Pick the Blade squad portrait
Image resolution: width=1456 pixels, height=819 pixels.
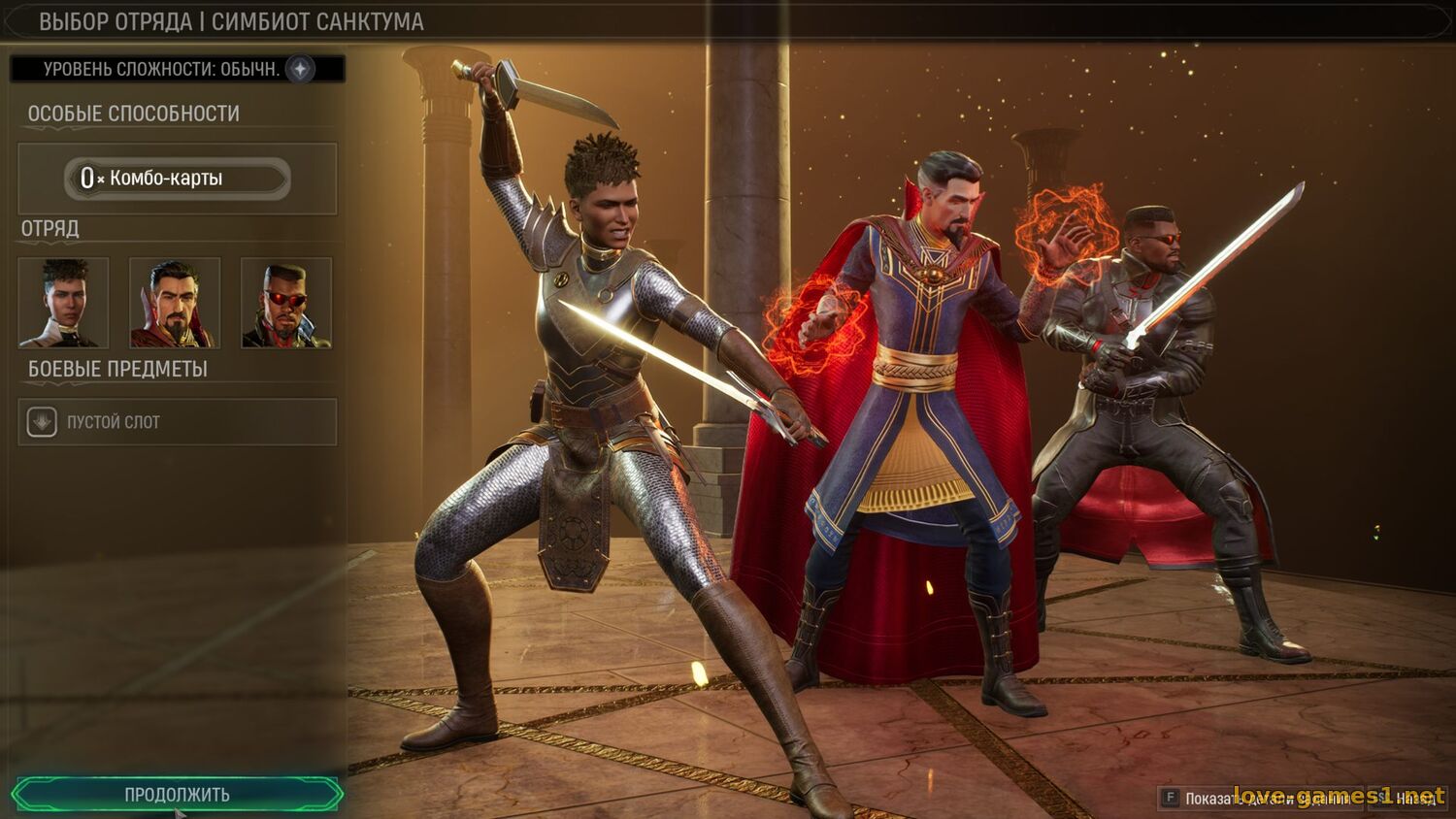click(286, 302)
